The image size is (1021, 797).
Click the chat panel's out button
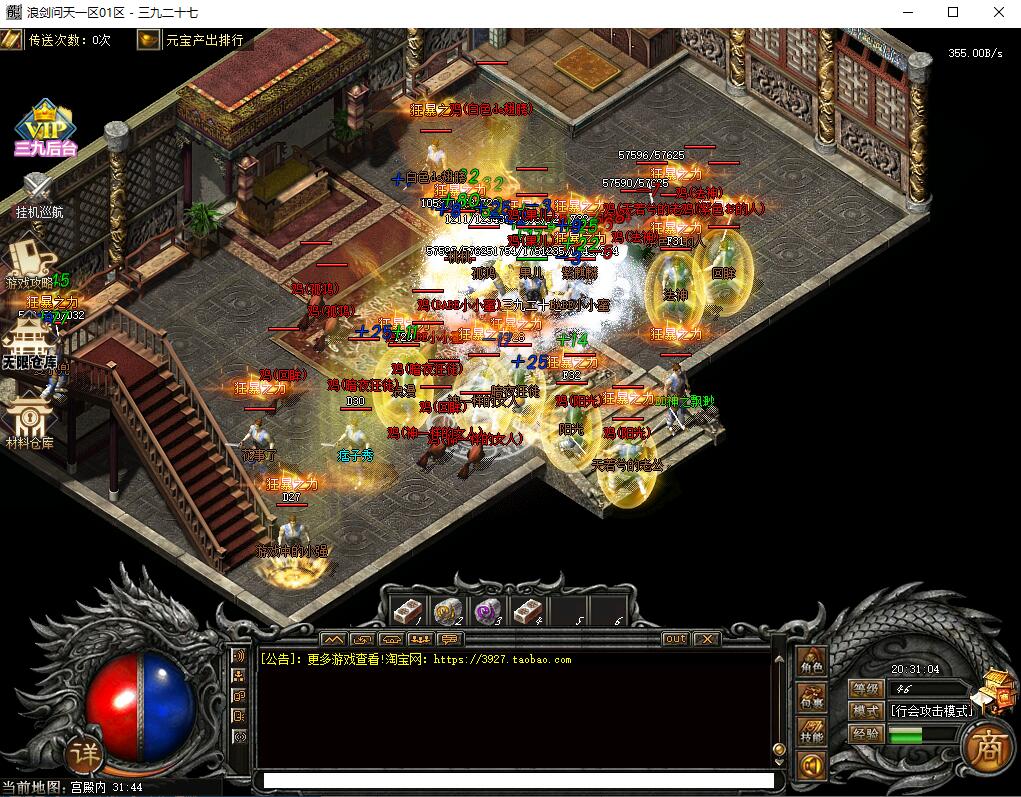tap(675, 639)
